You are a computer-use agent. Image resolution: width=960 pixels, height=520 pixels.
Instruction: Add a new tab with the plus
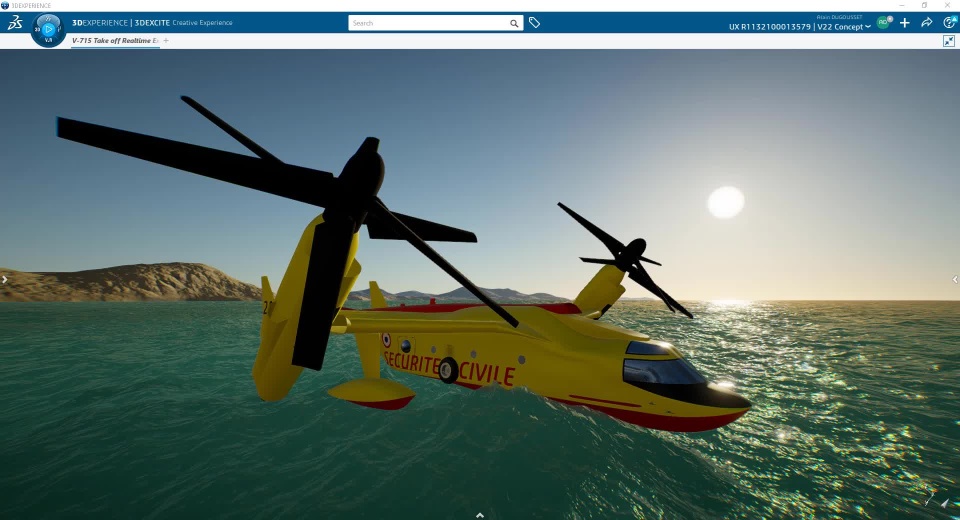(166, 41)
